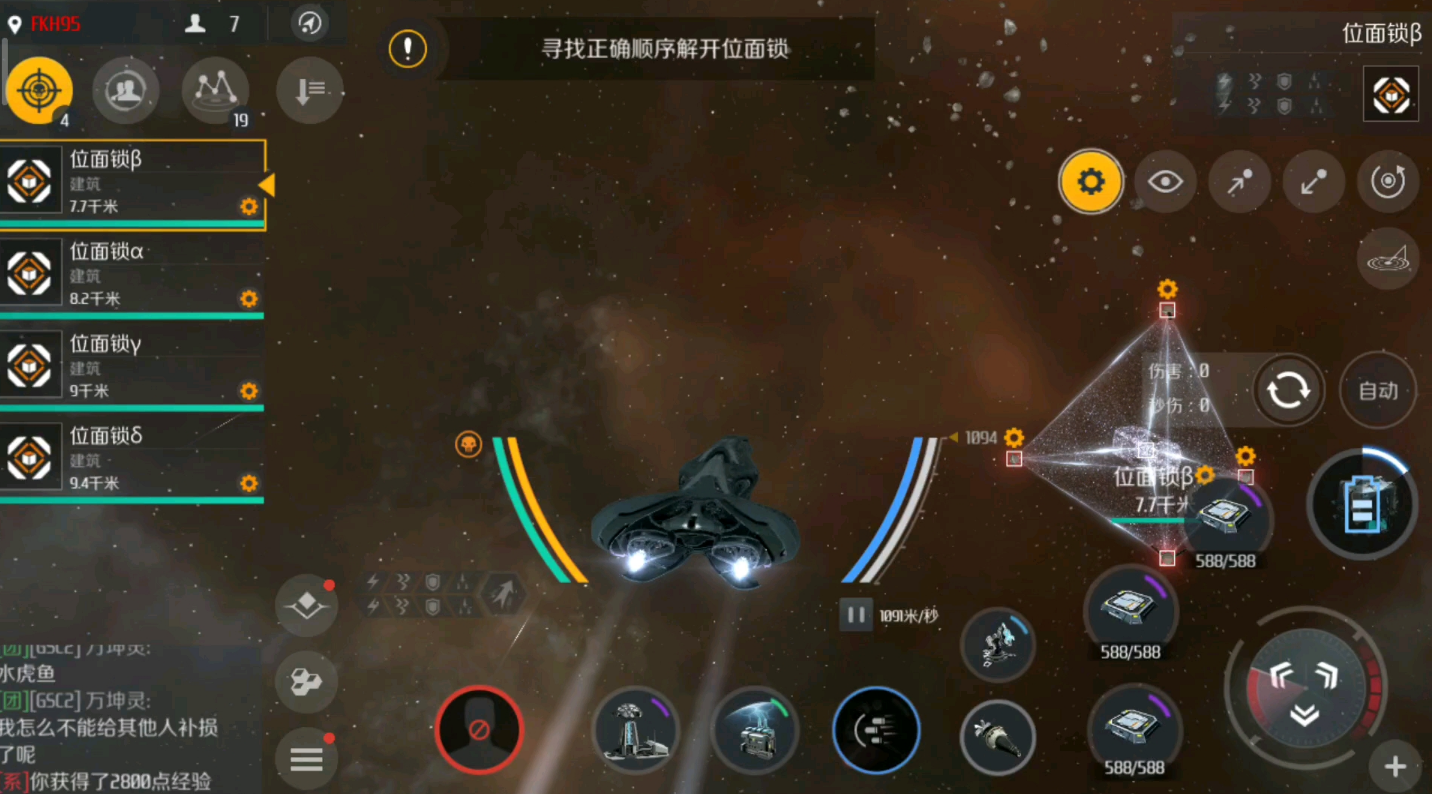The height and width of the screenshot is (794, 1432).
Task: Expand settings gear on the 位面锁α entry
Action: (x=248, y=299)
